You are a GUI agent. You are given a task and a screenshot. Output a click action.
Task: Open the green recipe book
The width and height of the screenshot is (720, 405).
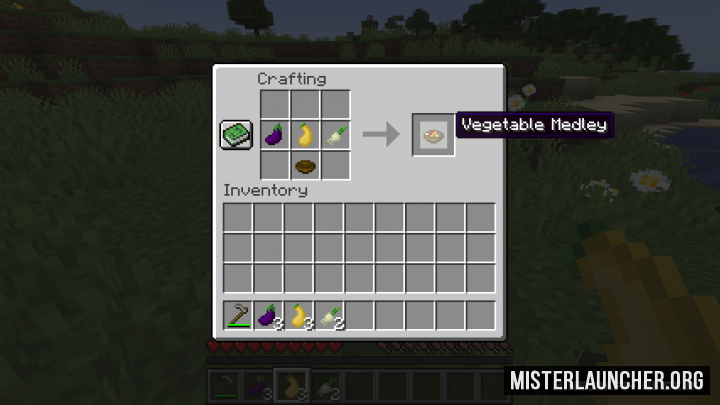tap(236, 135)
